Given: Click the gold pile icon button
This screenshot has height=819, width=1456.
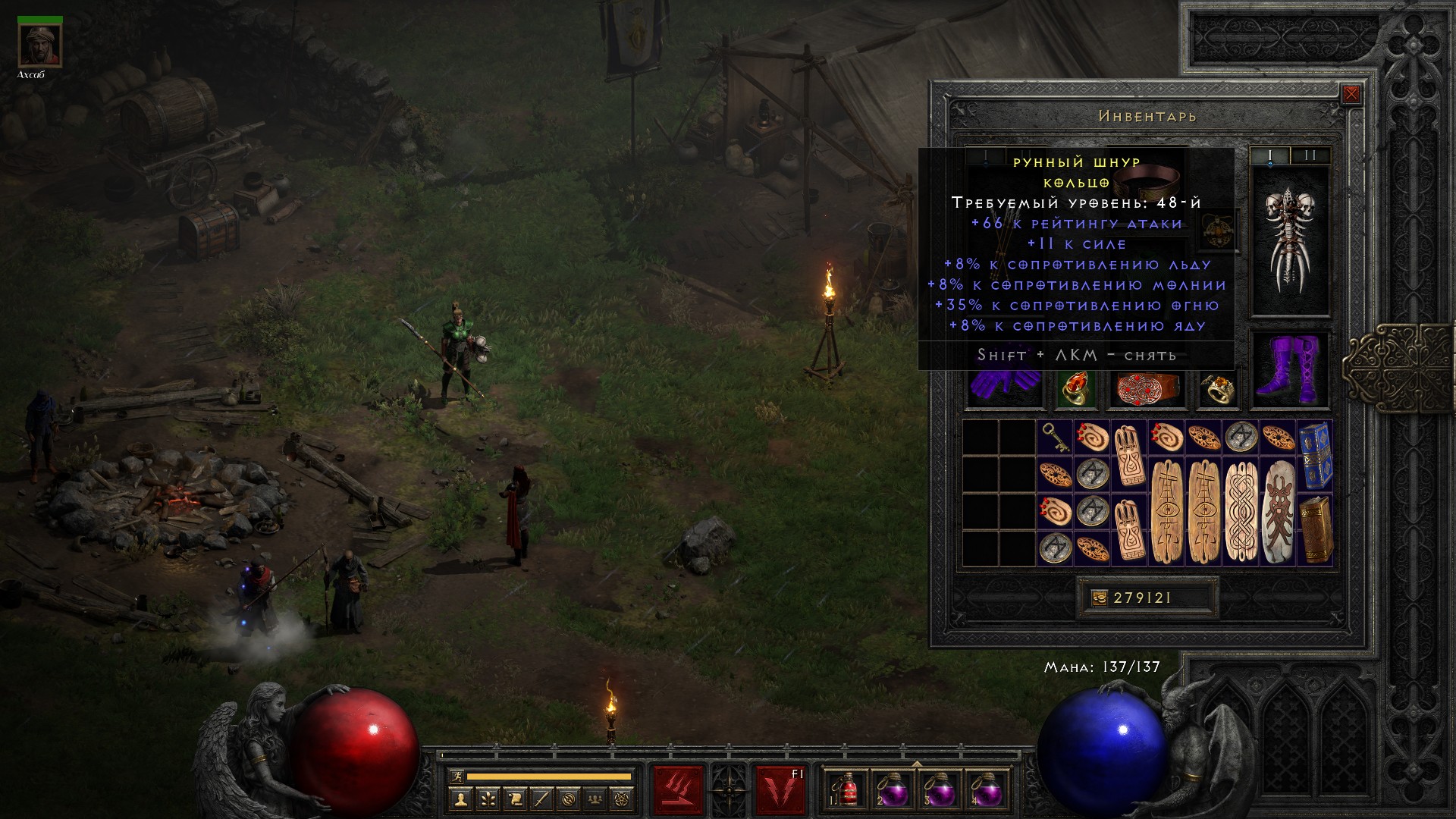Looking at the screenshot, I should [x=1098, y=598].
